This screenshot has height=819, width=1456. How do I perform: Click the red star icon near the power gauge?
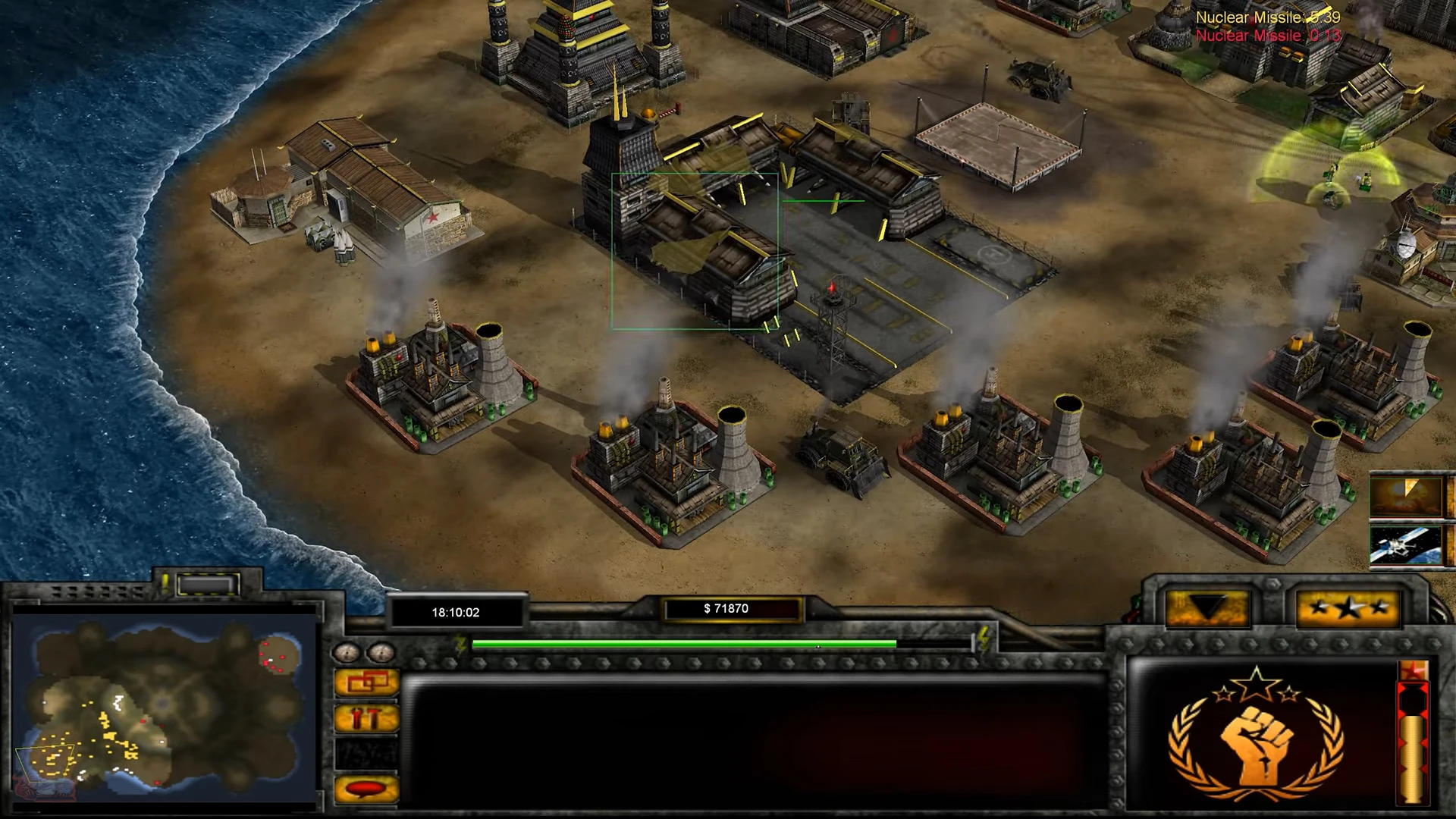(x=1414, y=669)
